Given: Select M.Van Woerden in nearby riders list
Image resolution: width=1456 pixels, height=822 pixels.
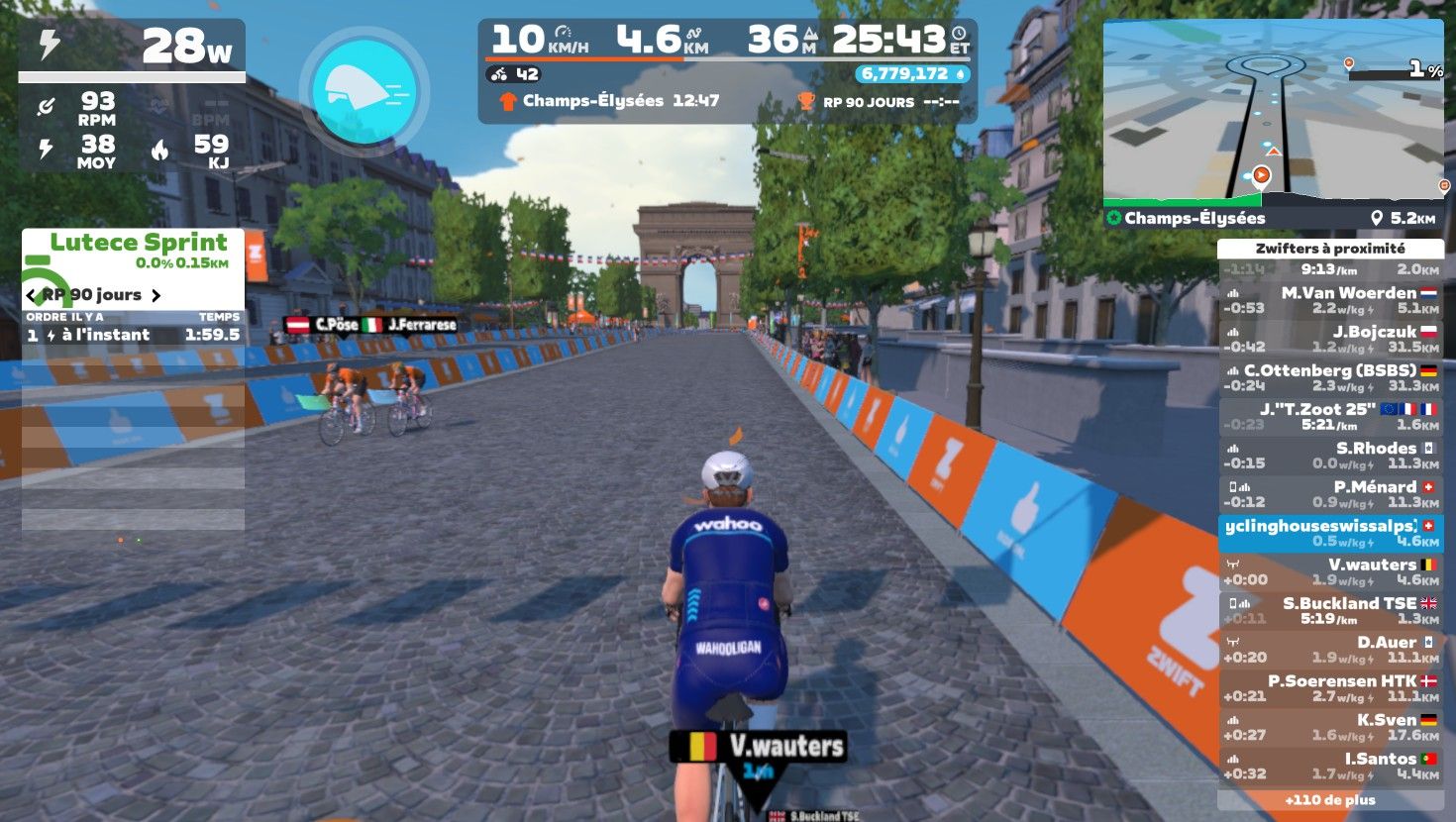Looking at the screenshot, I should click(1330, 300).
